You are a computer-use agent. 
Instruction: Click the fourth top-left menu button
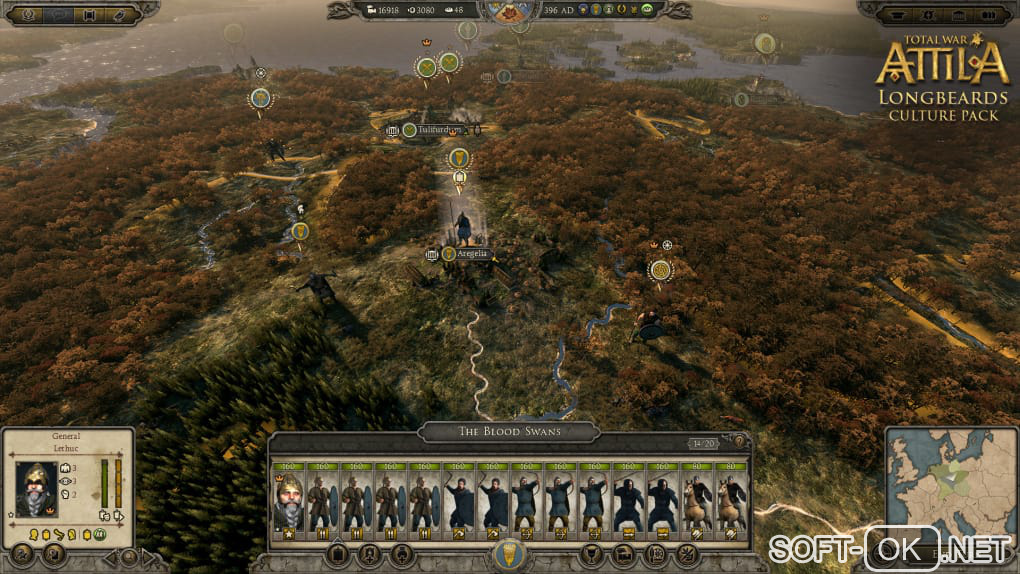[x=120, y=15]
